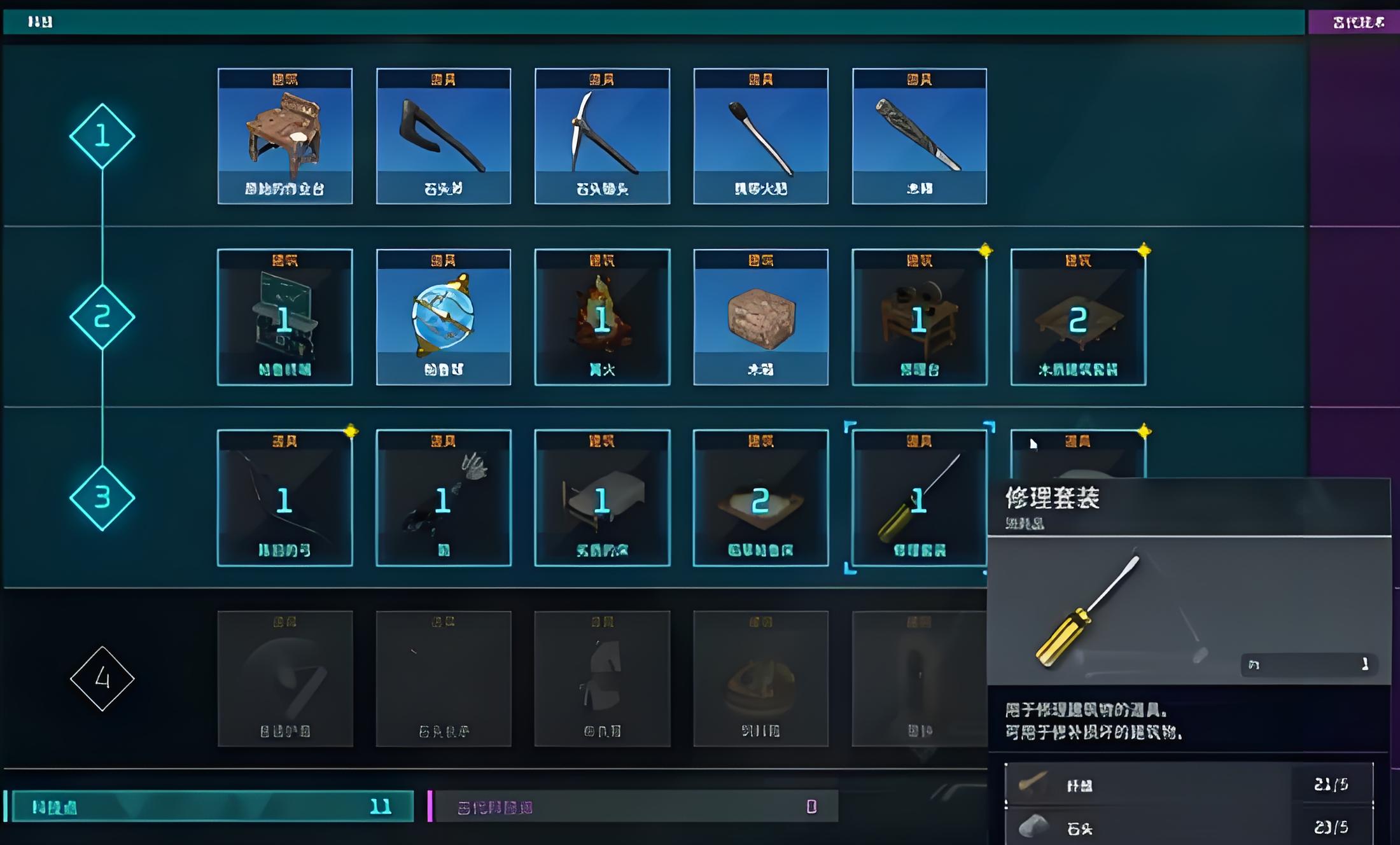Viewport: 1400px width, 845px height.
Task: Select the wooden club technology tile
Action: click(x=919, y=136)
